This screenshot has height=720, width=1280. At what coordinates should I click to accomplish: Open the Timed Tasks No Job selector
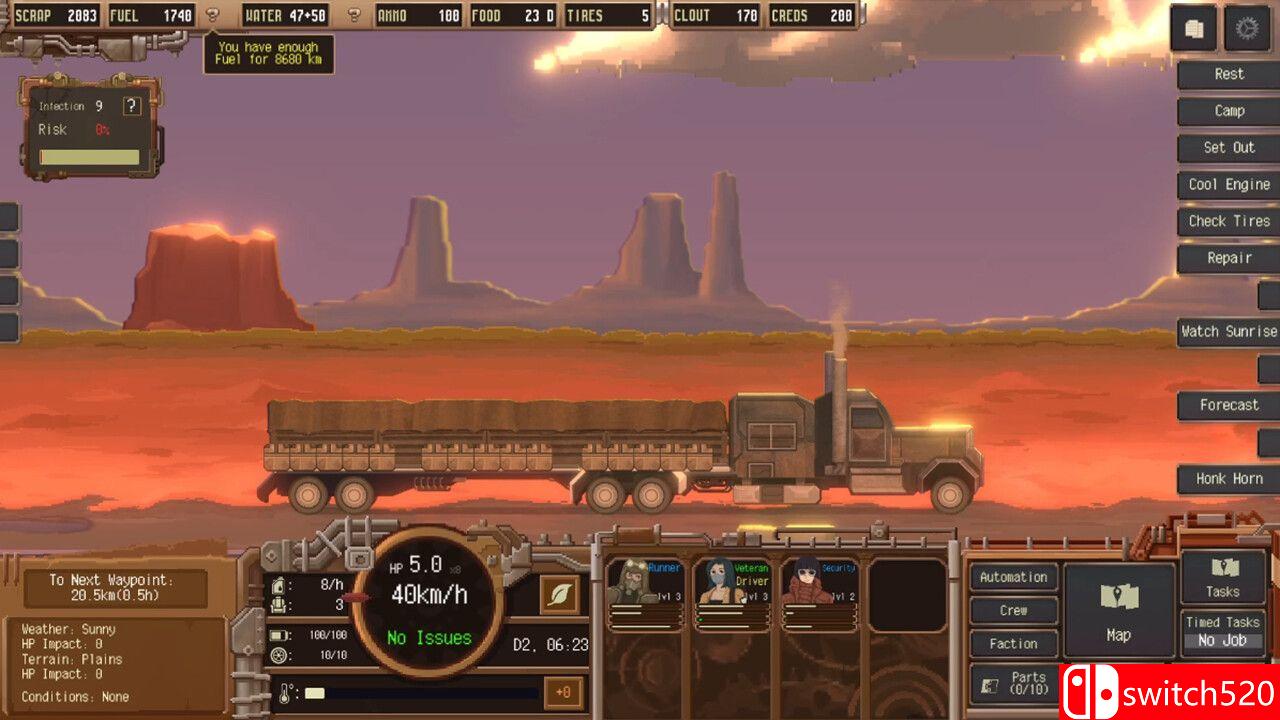pyautogui.click(x=1222, y=634)
